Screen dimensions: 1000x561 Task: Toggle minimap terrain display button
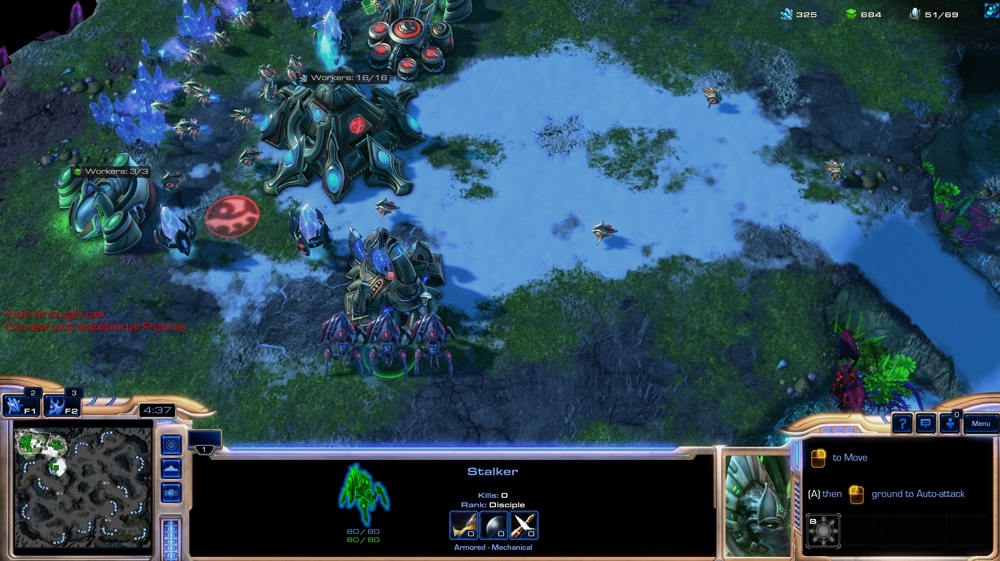pos(171,469)
